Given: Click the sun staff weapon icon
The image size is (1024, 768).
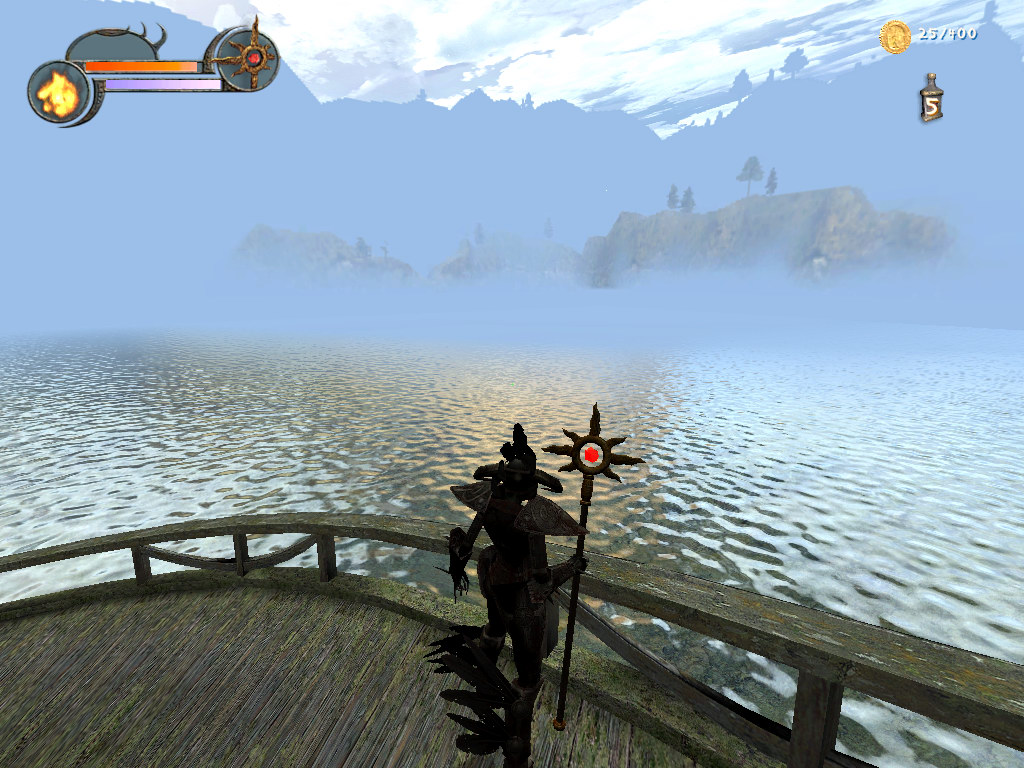Looking at the screenshot, I should point(249,58).
